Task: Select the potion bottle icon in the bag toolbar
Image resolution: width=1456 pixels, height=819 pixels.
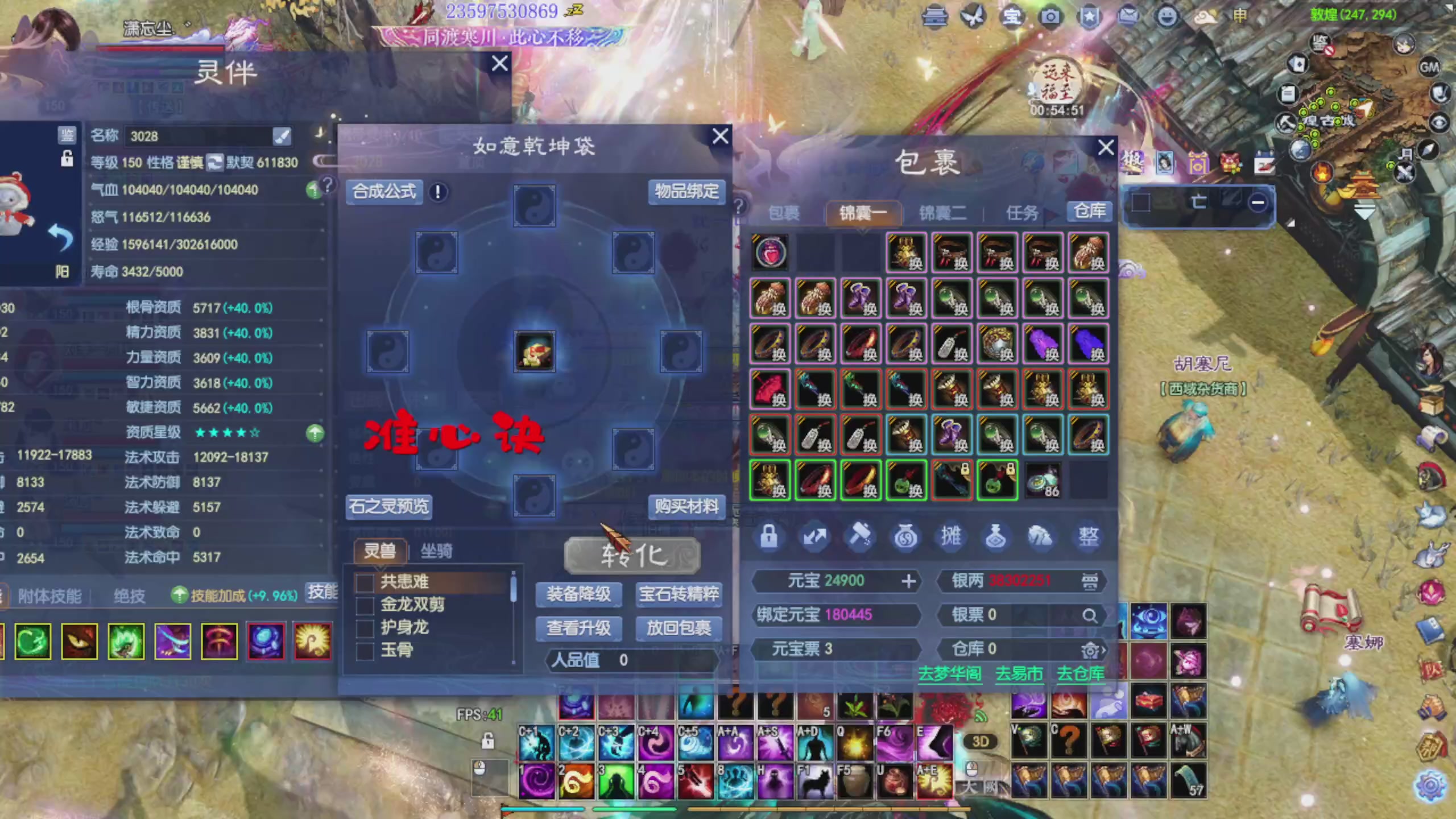Action: (x=997, y=536)
